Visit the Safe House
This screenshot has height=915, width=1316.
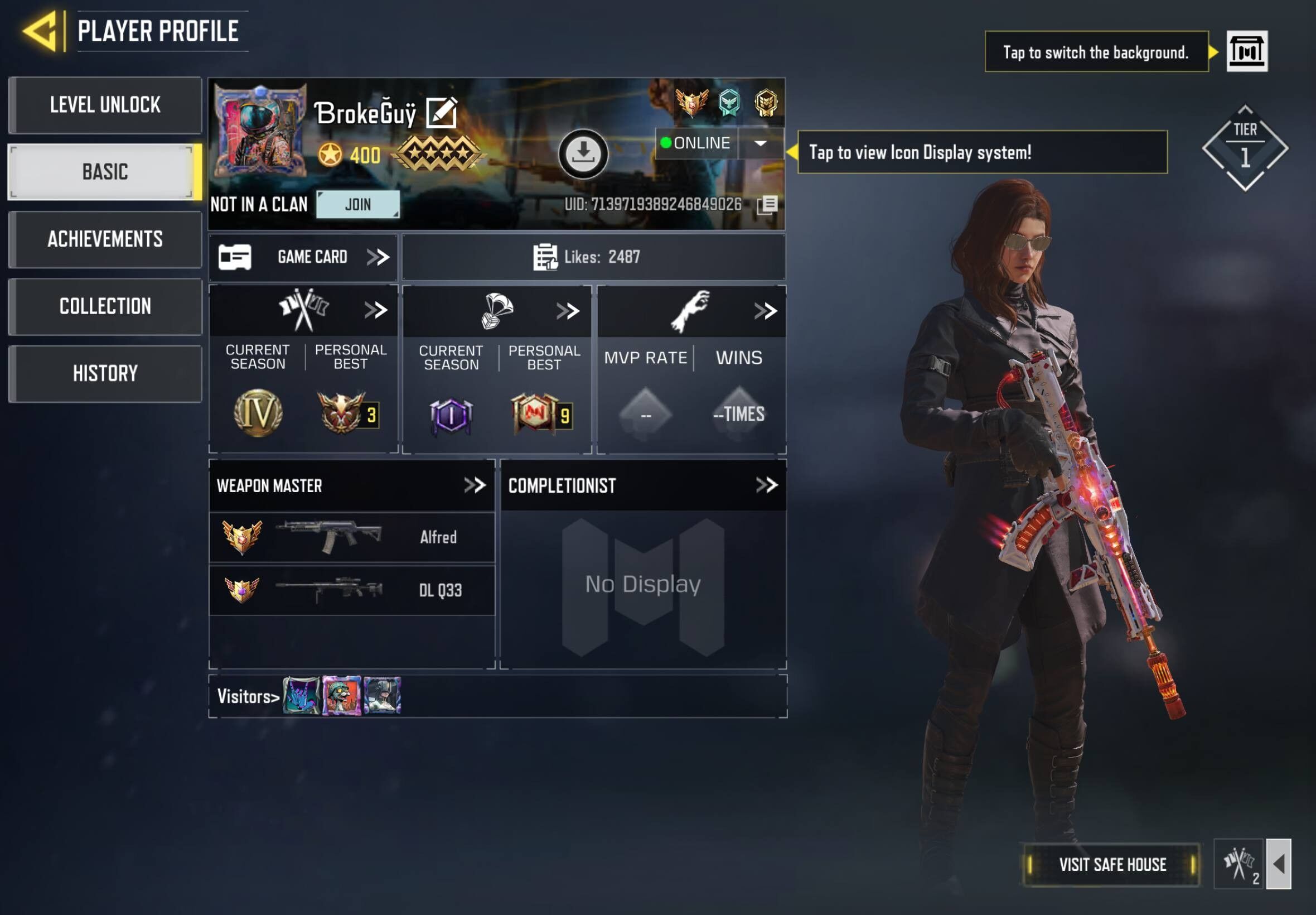pos(1111,865)
